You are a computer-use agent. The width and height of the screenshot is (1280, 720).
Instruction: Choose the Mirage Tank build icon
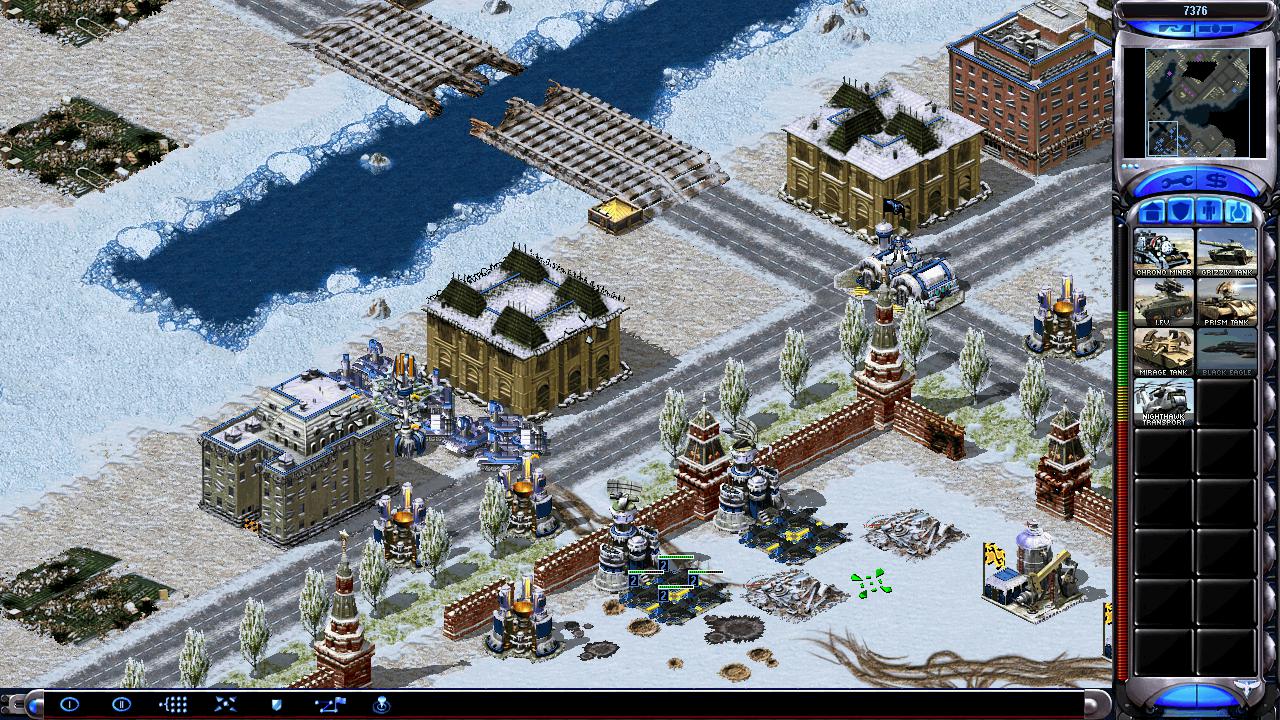click(1163, 352)
